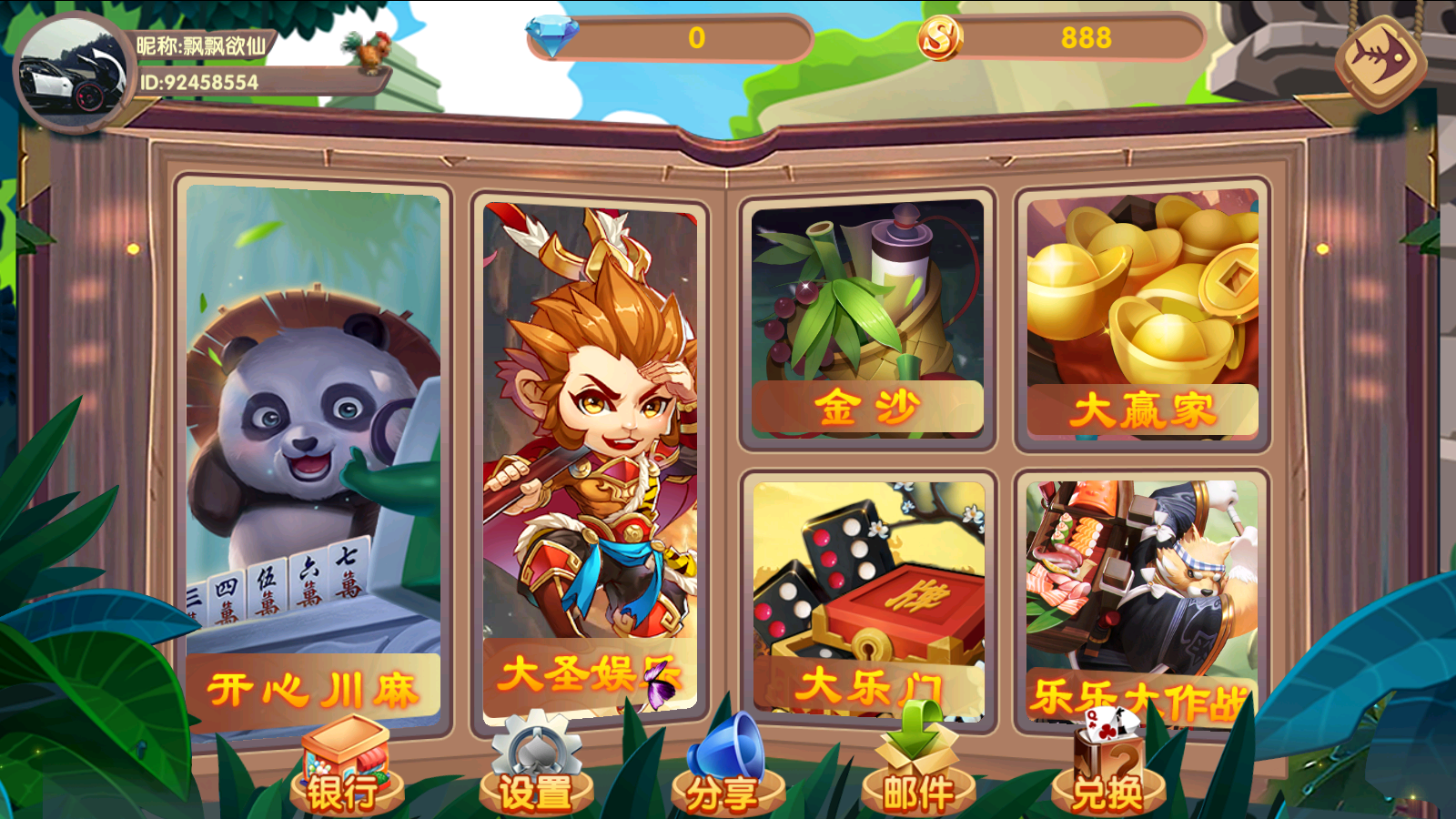Image resolution: width=1456 pixels, height=819 pixels.
Task: Tap the blue diamond currency icon
Action: (551, 36)
